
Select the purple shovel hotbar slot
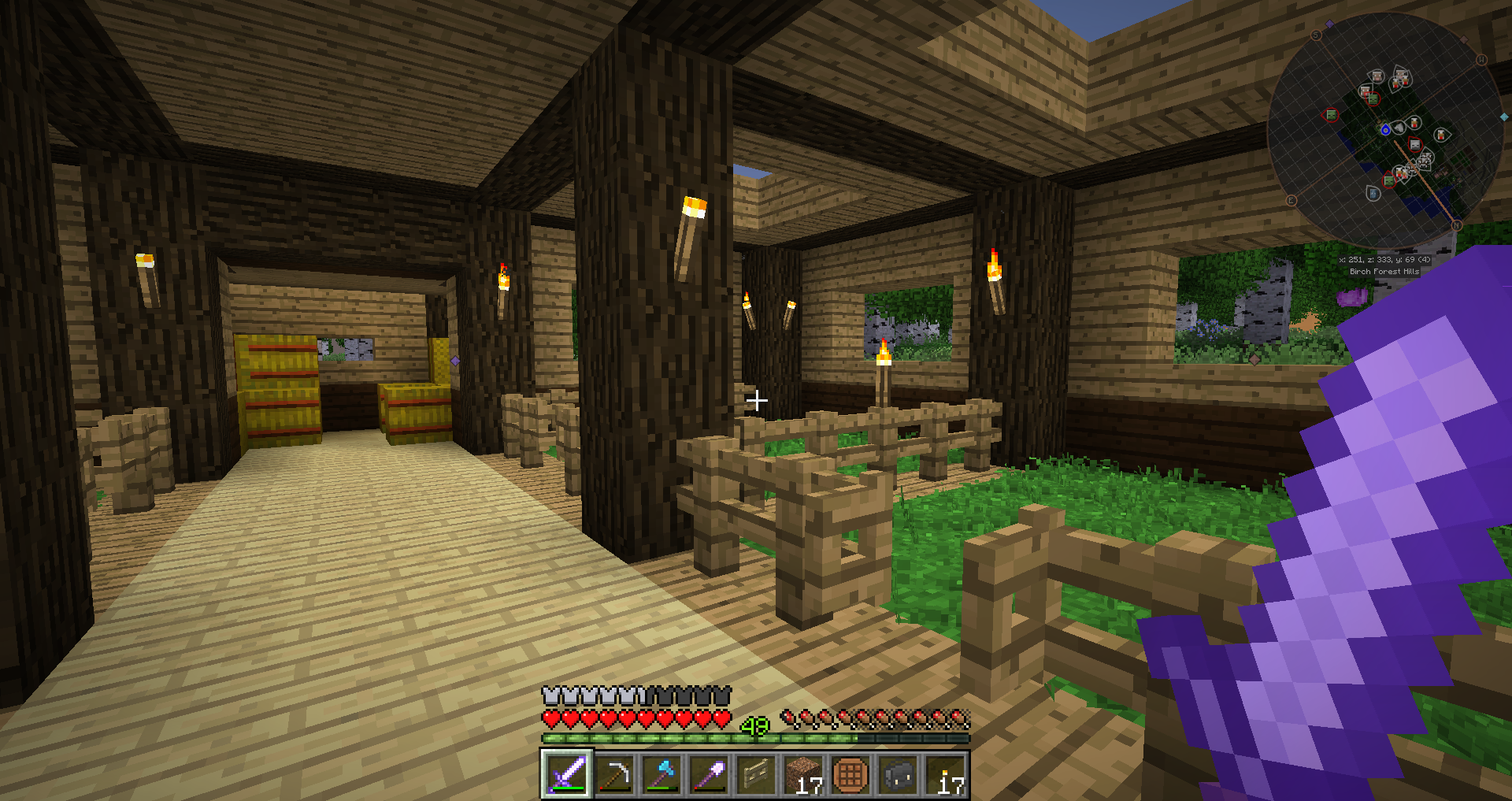coord(709,775)
